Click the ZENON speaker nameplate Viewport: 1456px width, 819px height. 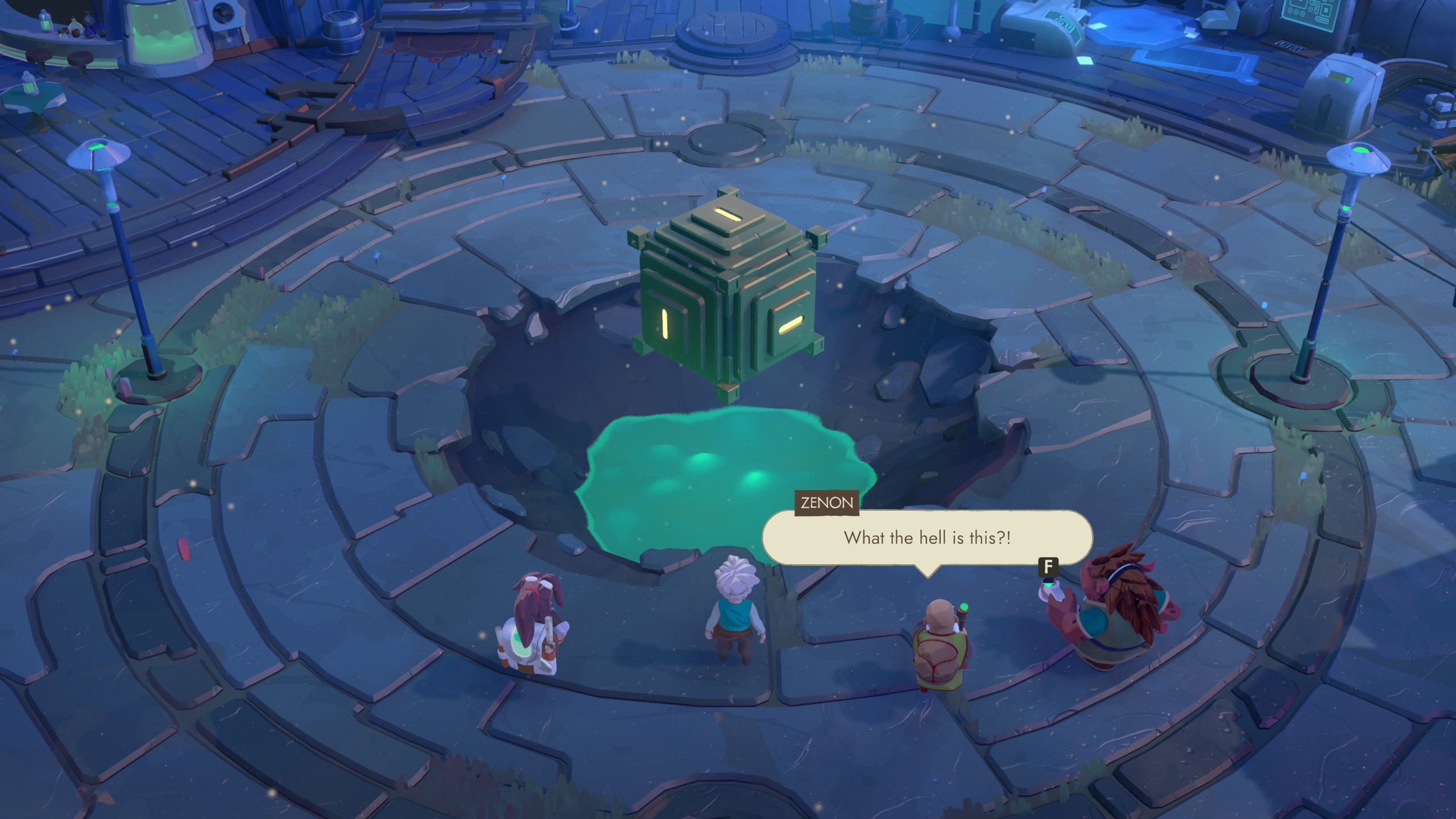[826, 503]
